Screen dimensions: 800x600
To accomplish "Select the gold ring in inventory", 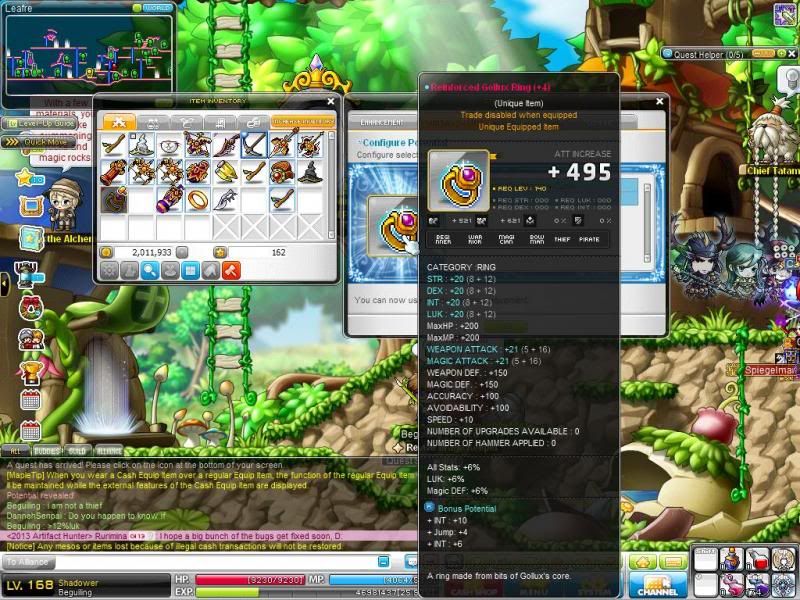I will point(198,198).
